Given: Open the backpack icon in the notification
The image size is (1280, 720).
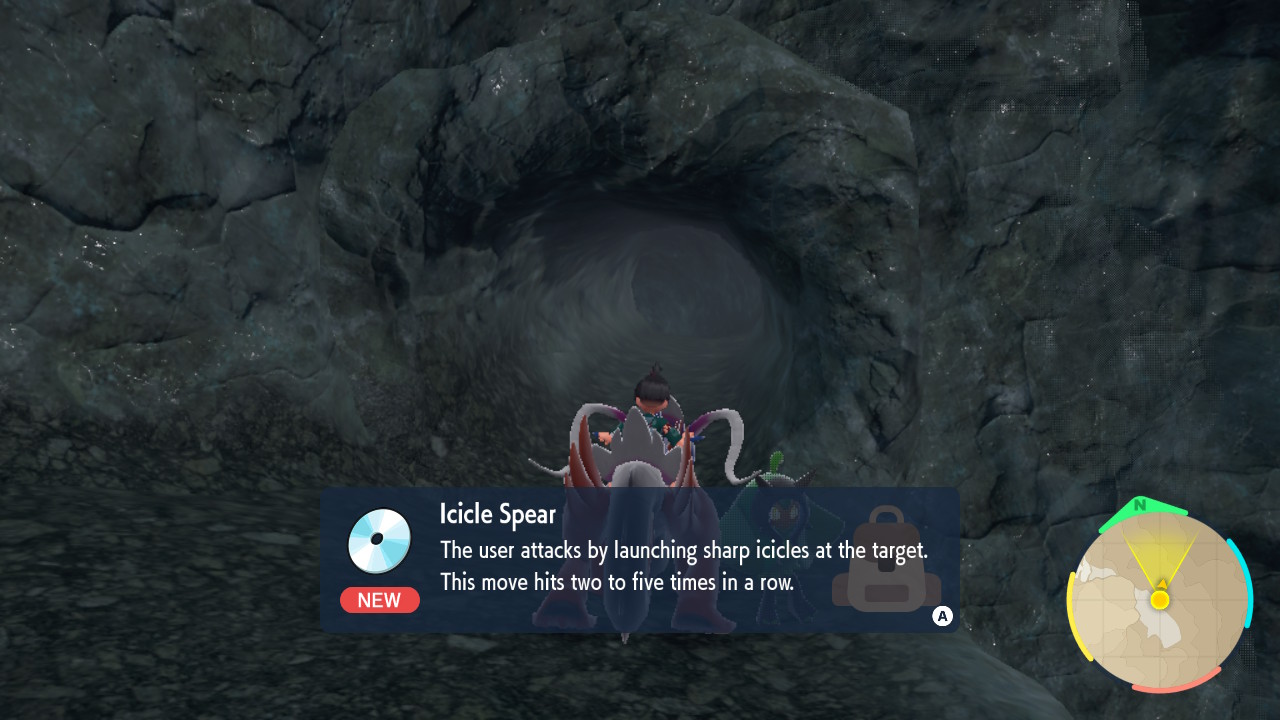Looking at the screenshot, I should point(885,561).
